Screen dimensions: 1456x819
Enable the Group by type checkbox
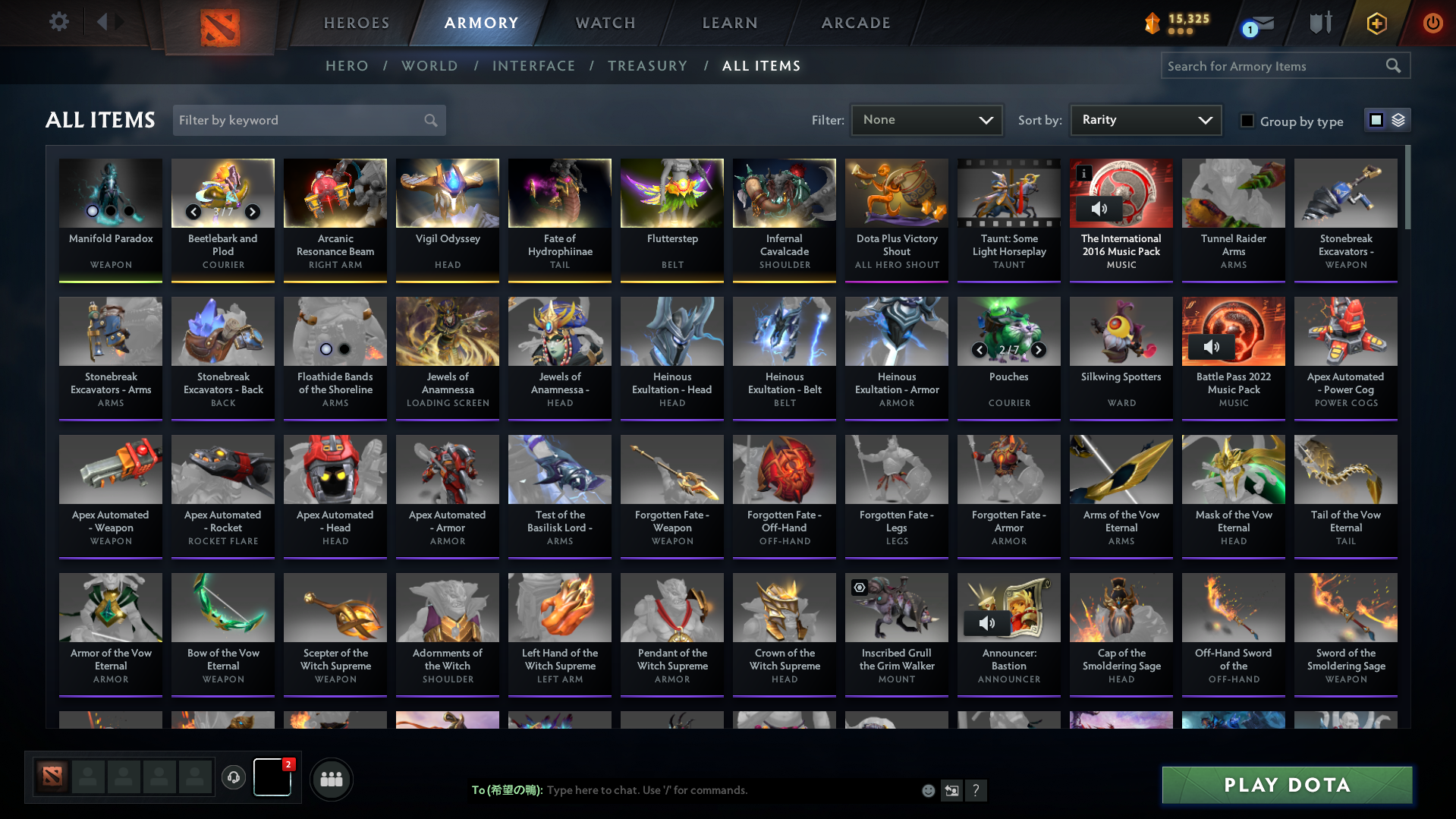(1247, 120)
